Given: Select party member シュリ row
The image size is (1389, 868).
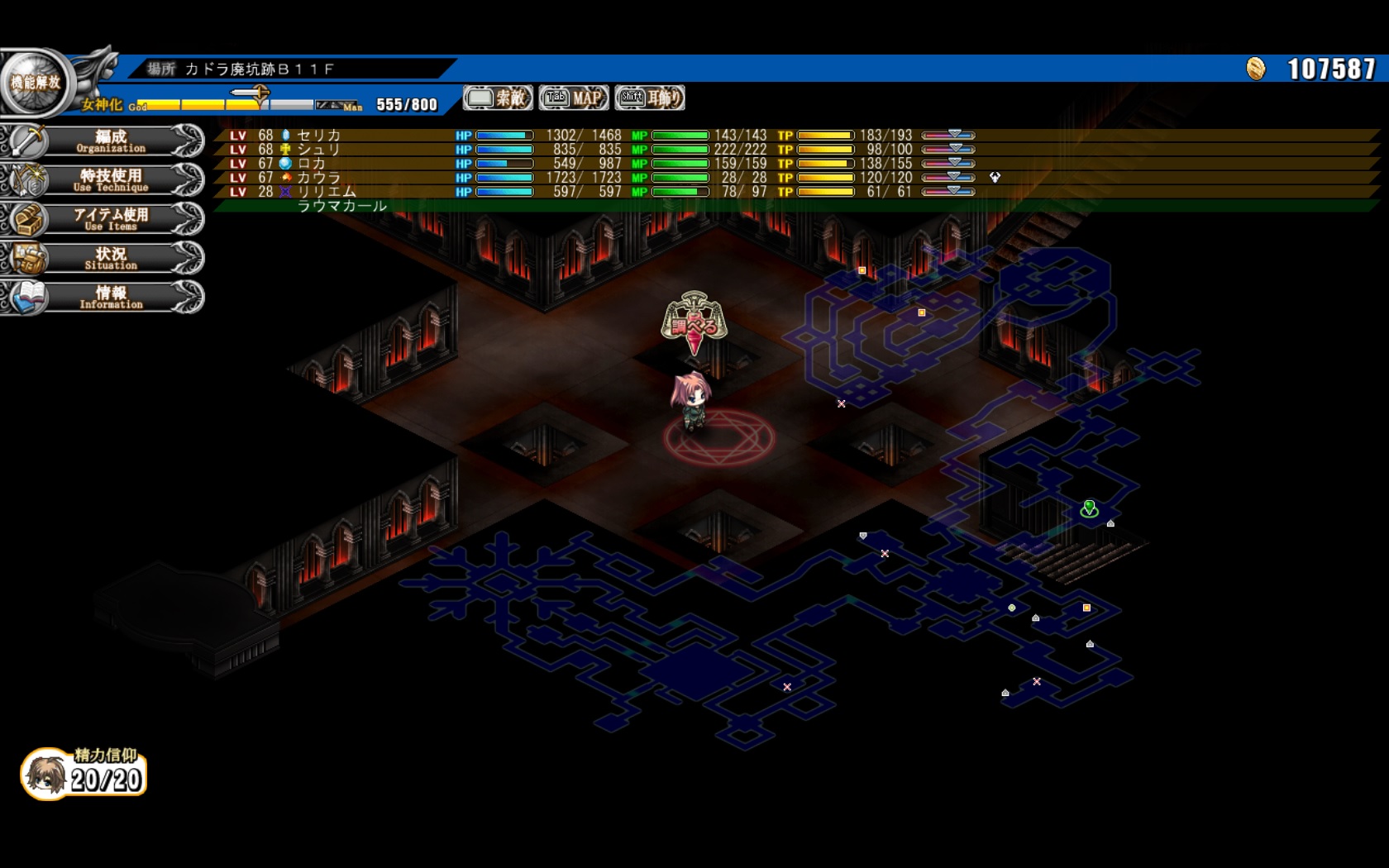Looking at the screenshot, I should tap(319, 150).
